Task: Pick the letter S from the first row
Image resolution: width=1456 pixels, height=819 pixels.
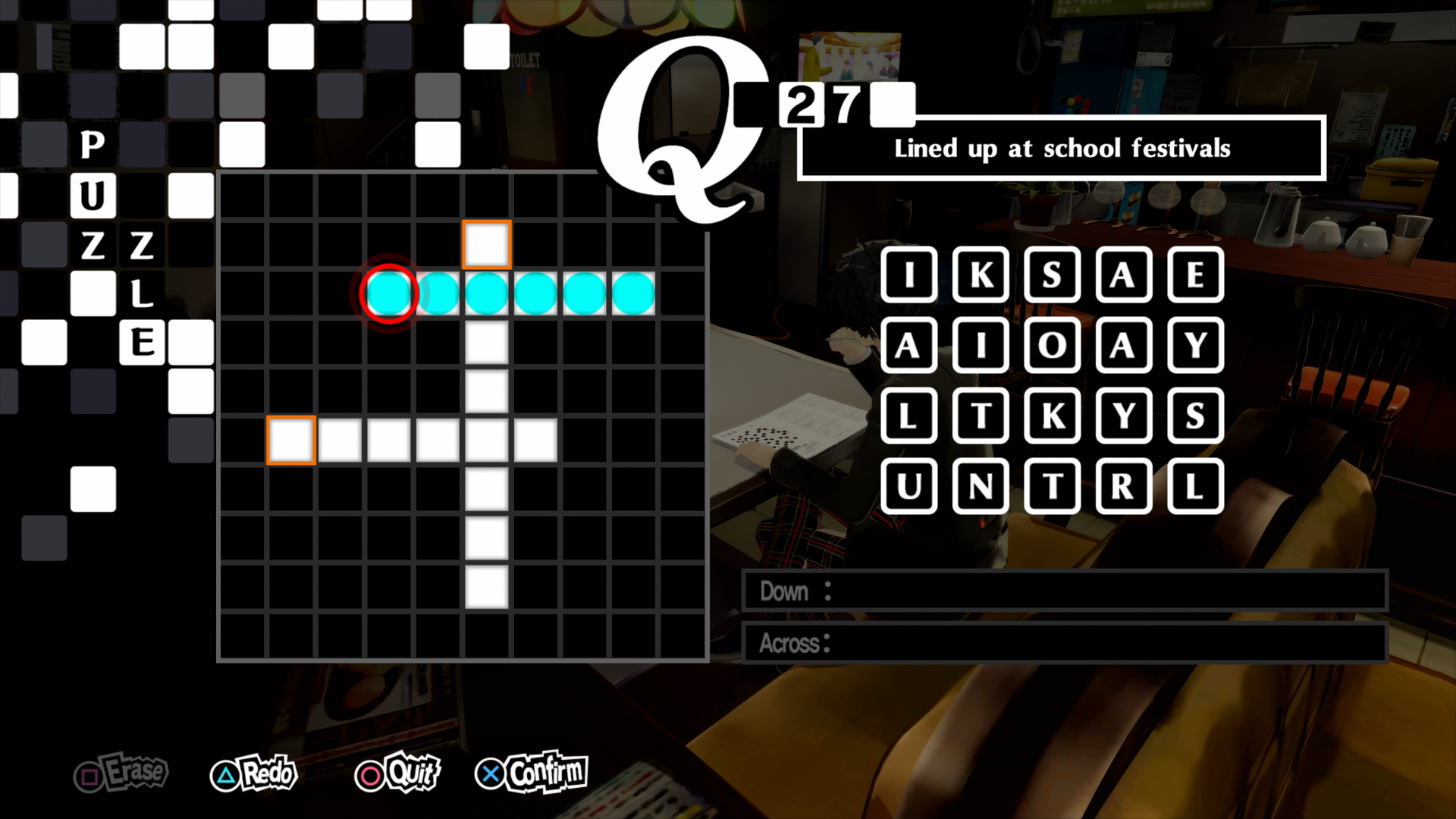Action: (x=1052, y=275)
